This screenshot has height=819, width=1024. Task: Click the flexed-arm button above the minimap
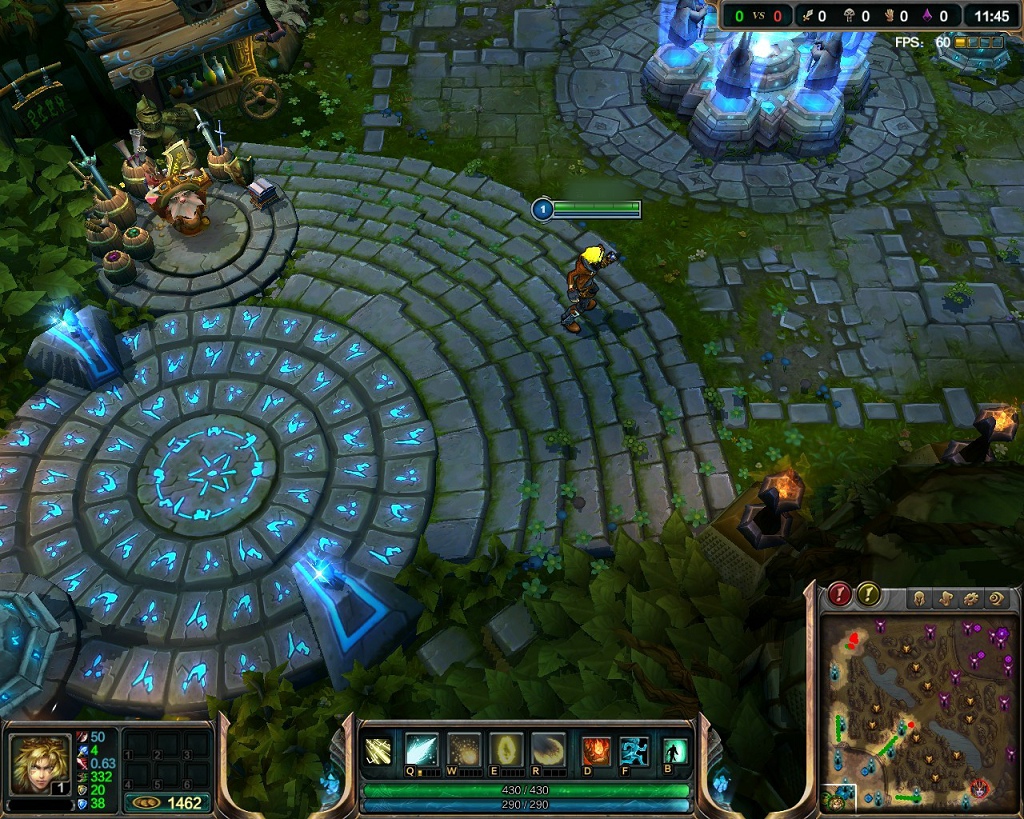[x=943, y=598]
